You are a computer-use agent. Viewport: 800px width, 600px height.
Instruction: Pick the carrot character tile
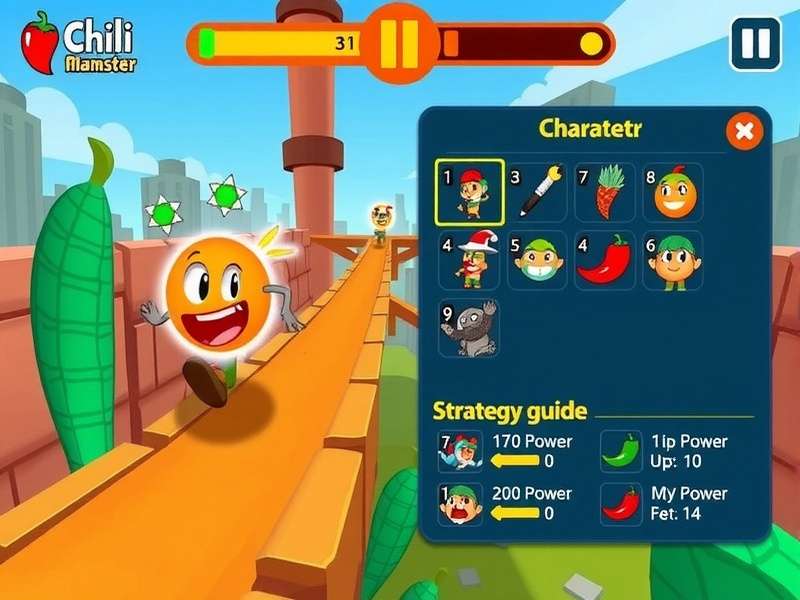coord(605,192)
